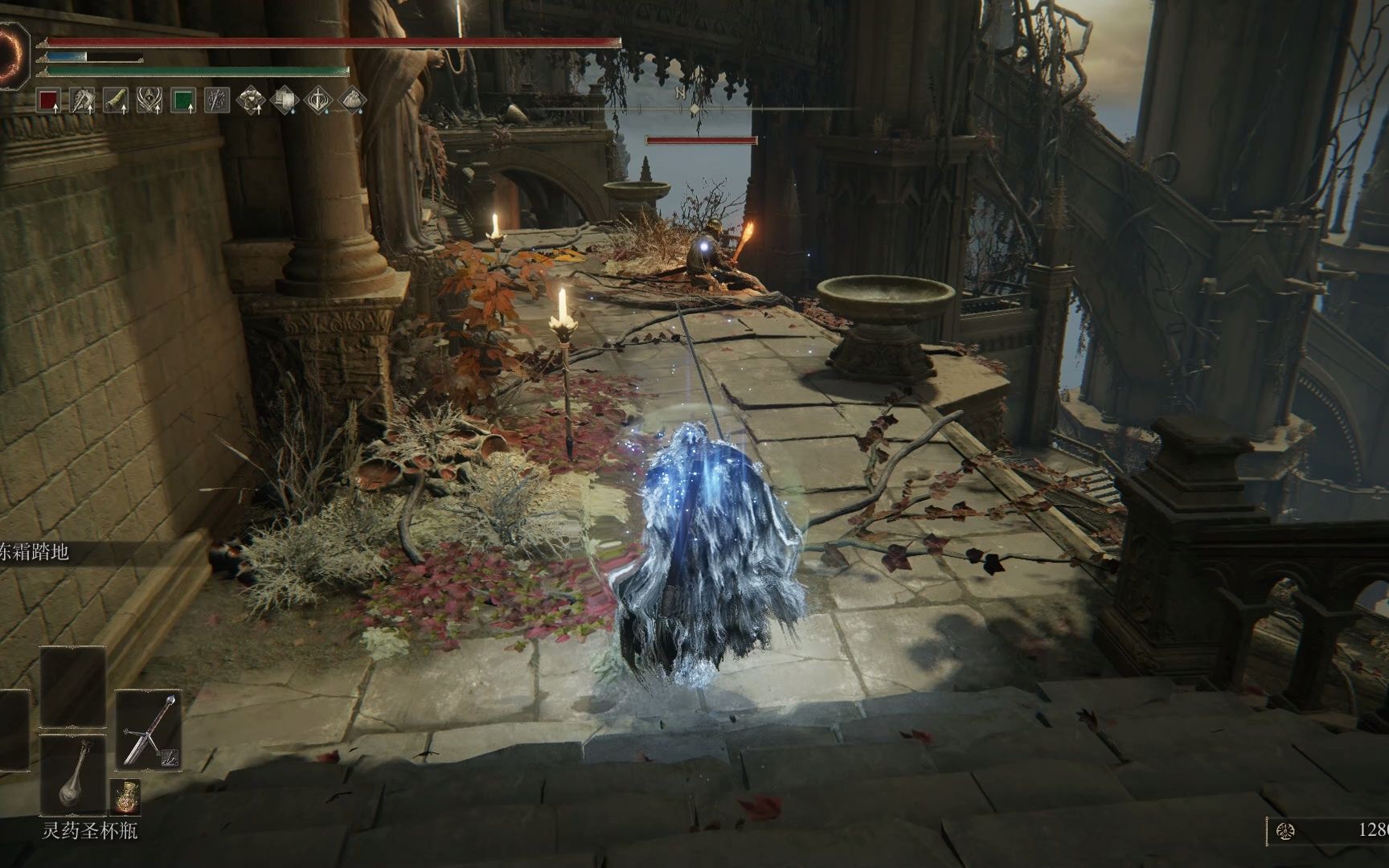
Task: Select the armor chestpiece status icon
Action: [x=252, y=100]
